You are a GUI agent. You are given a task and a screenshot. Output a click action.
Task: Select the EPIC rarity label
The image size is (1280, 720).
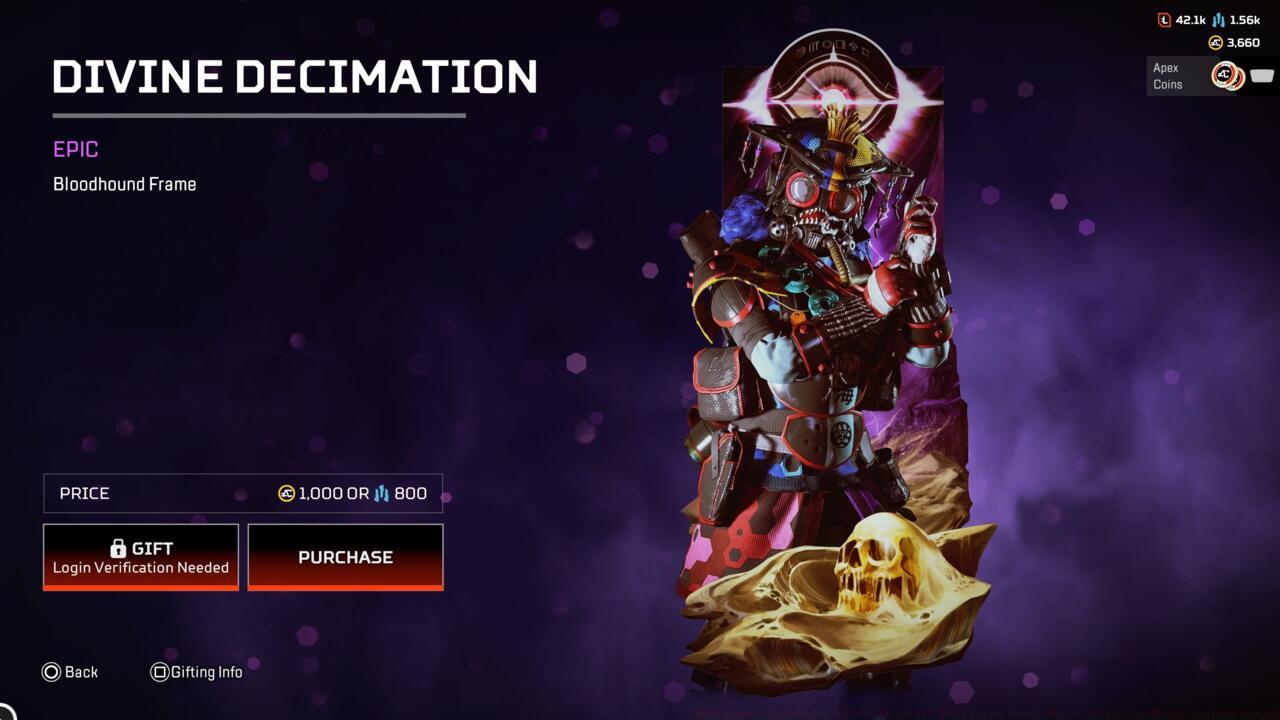tap(73, 149)
